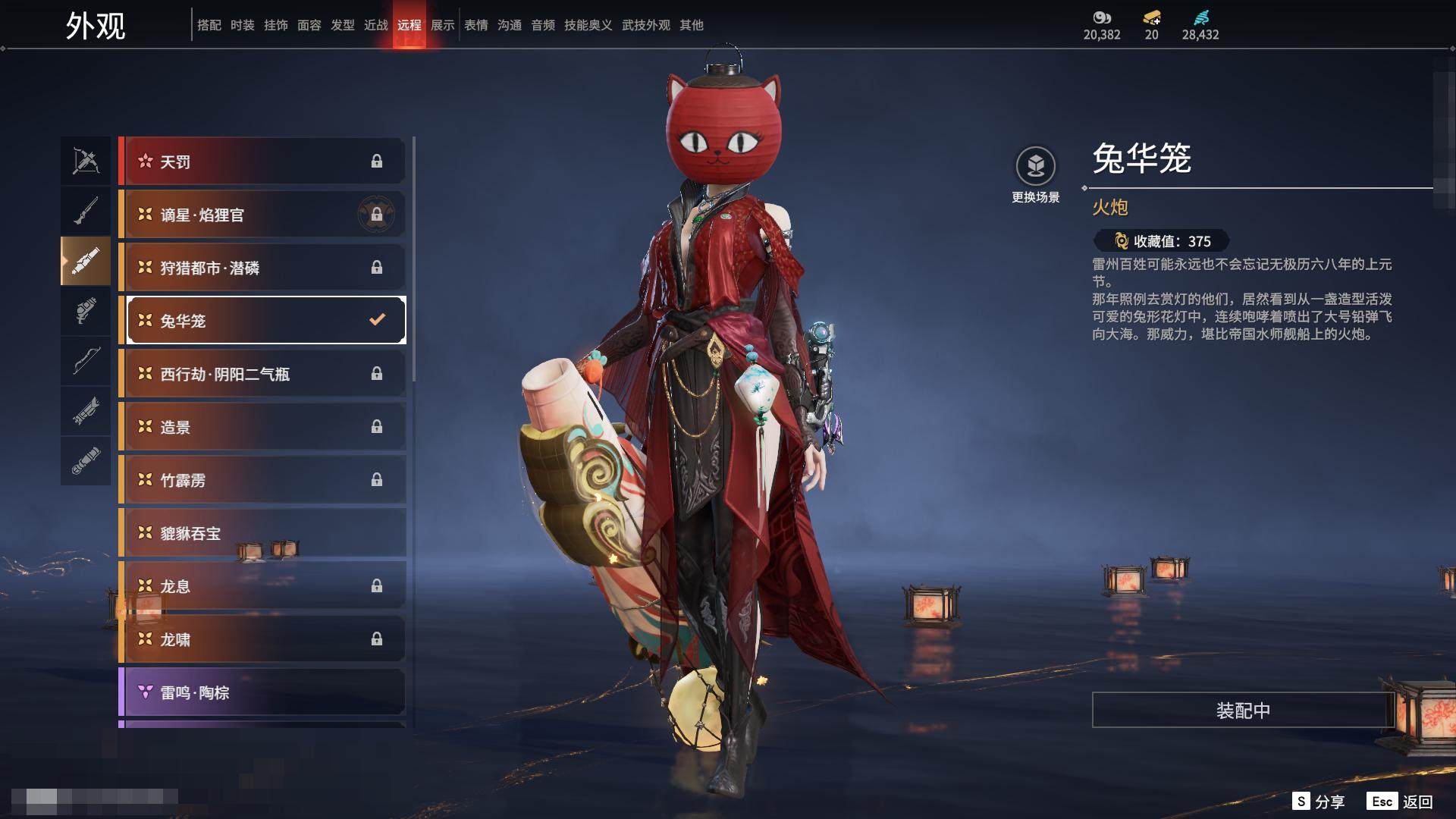1456x819 pixels.
Task: Open the 时装 tab
Action: pos(242,25)
